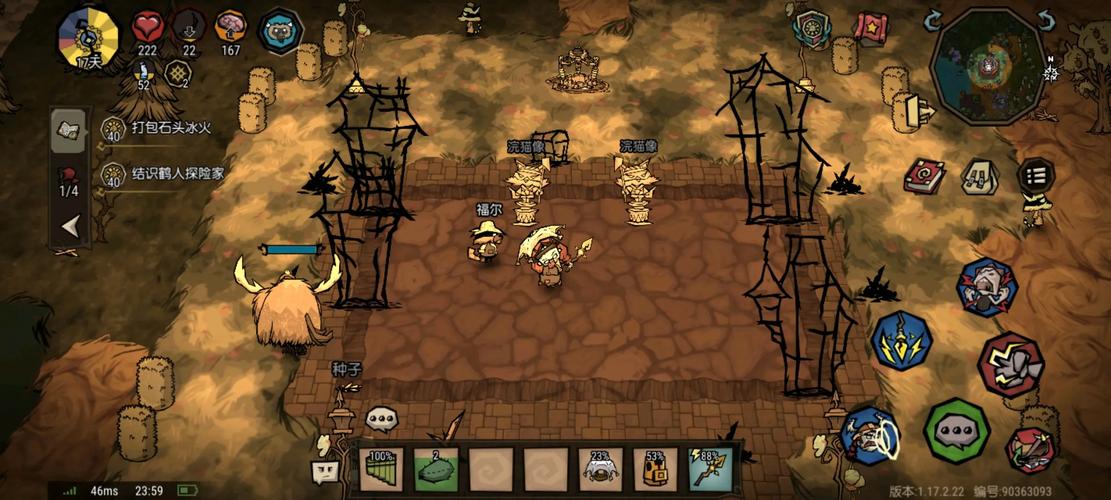
Task: Select the green cactus item slot
Action: click(x=435, y=469)
